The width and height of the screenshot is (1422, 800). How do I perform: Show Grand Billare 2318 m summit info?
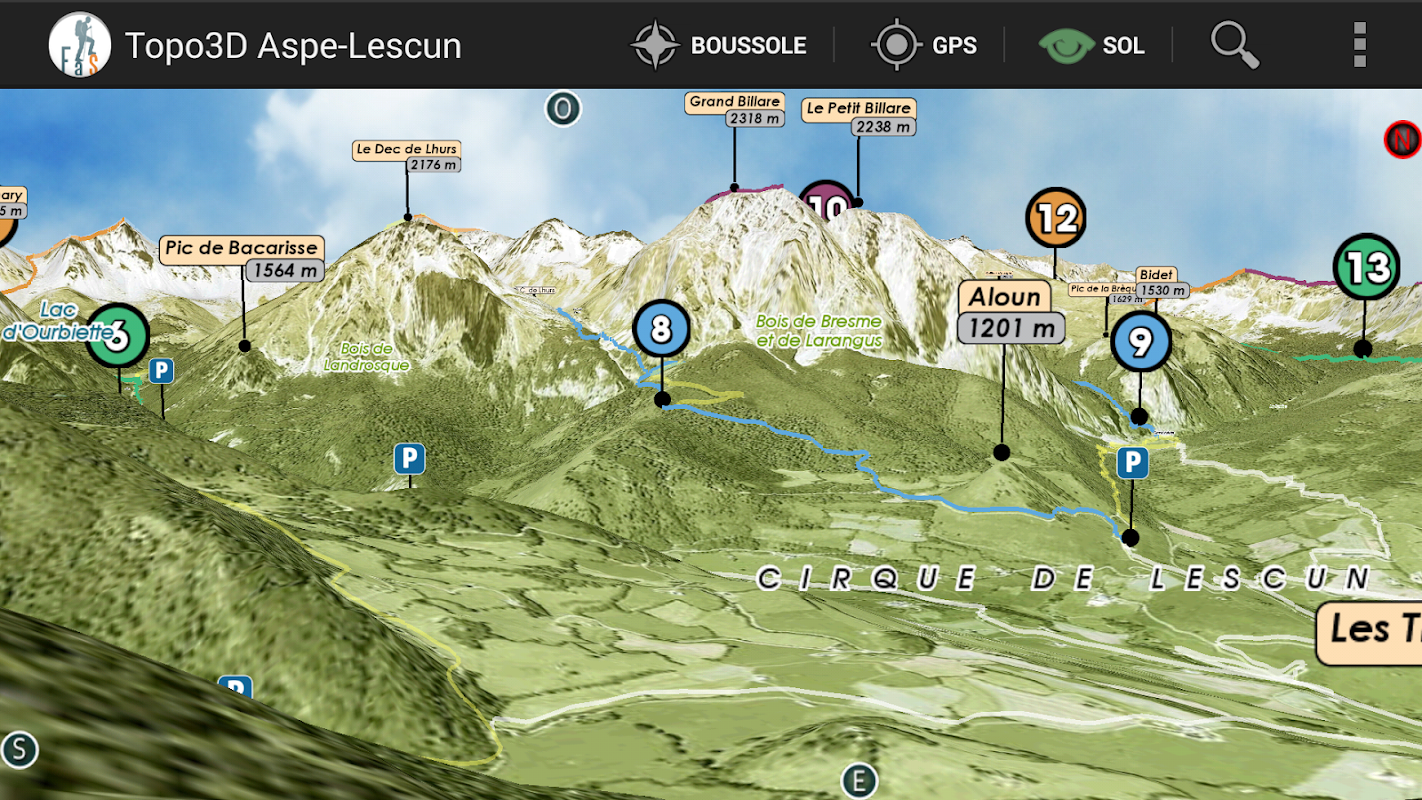[x=735, y=110]
